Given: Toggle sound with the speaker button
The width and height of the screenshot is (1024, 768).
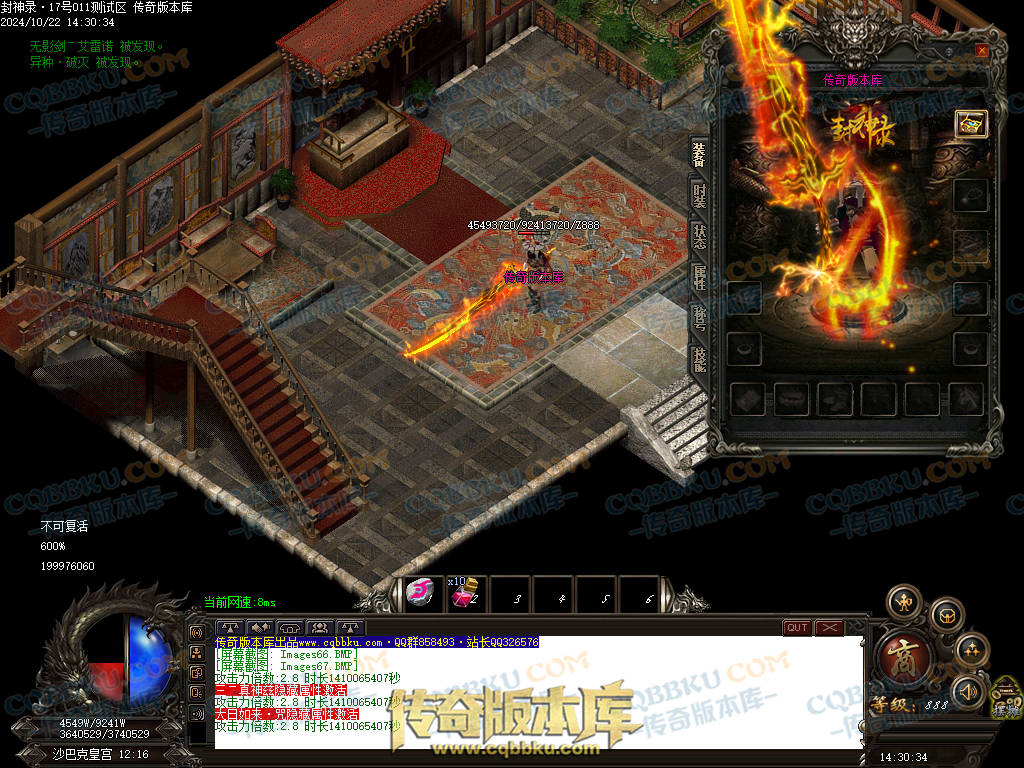Looking at the screenshot, I should (x=966, y=691).
